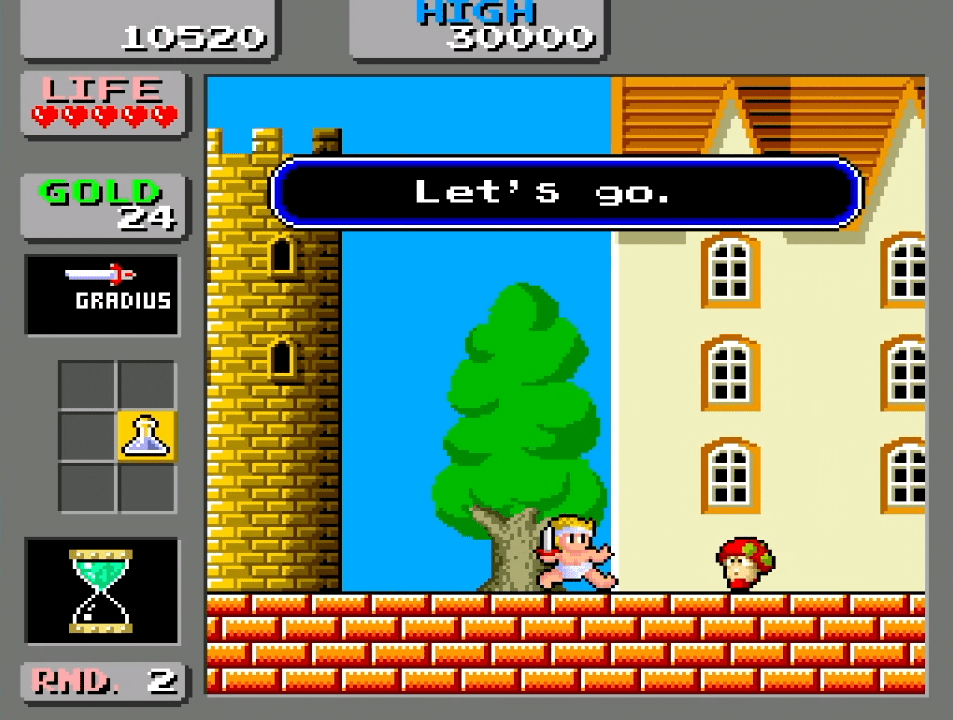Click the "Let's go." dialogue box
The width and height of the screenshot is (953, 720).
(x=566, y=192)
